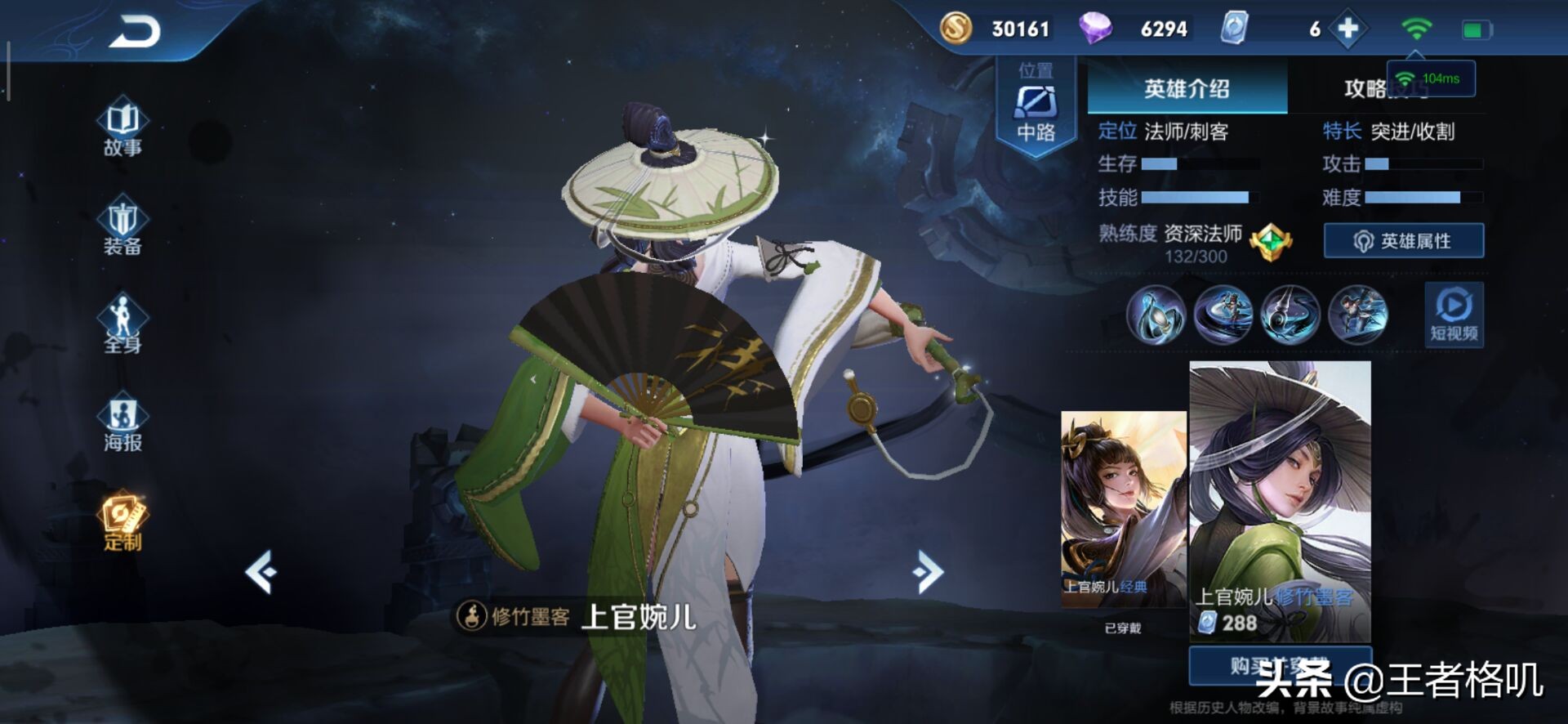Switch to previous hero with left arrow
The image size is (1568, 724).
(x=261, y=571)
